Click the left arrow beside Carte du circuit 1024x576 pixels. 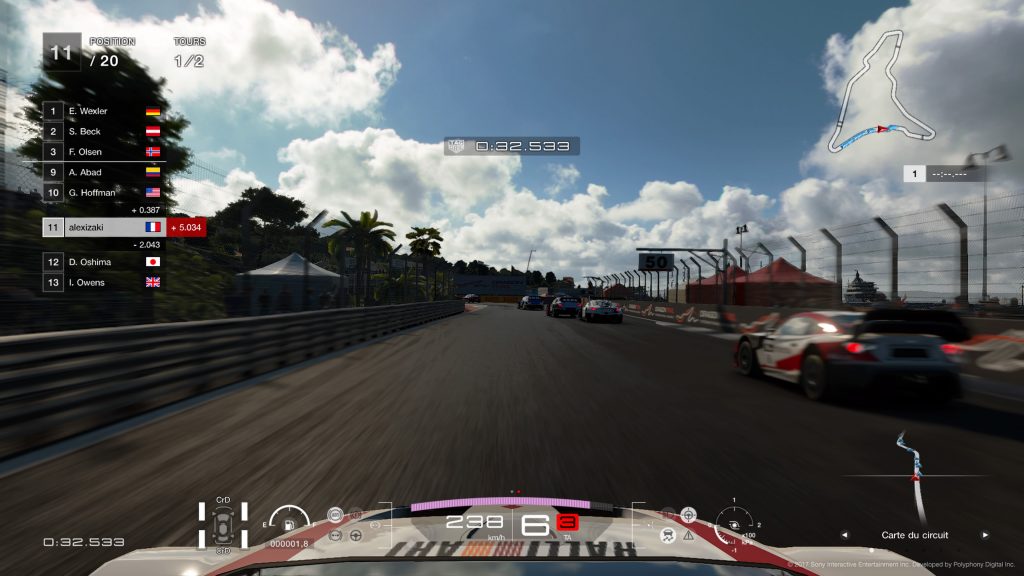click(843, 535)
